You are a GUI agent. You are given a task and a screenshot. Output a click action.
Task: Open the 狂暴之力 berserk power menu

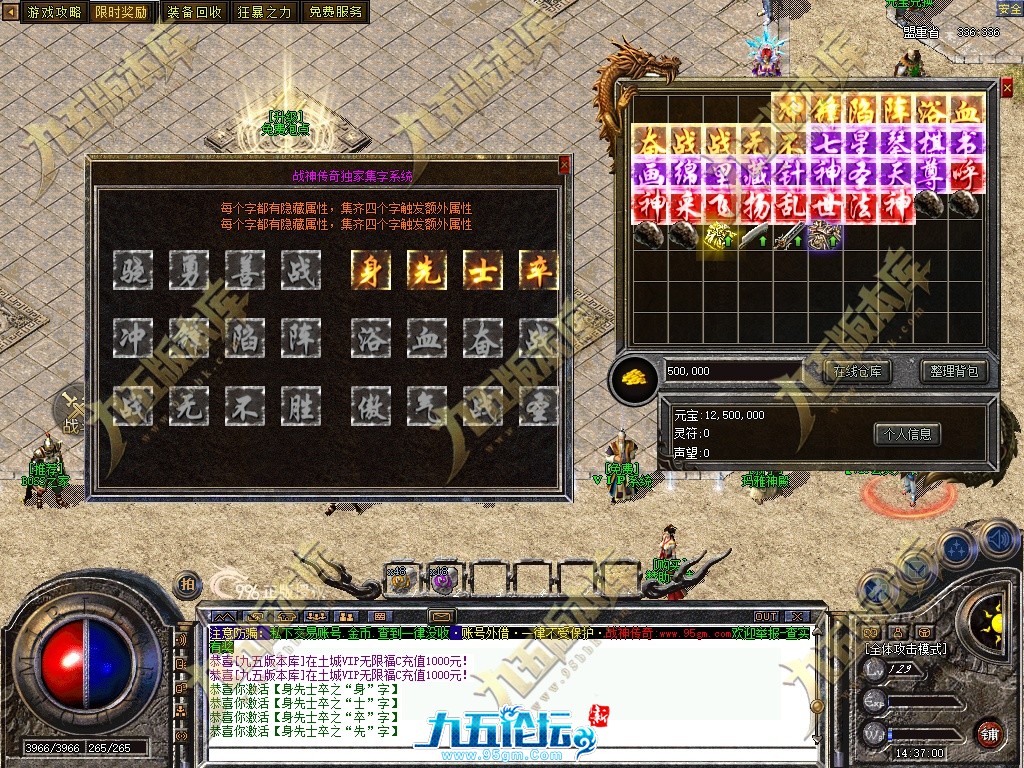(x=265, y=12)
